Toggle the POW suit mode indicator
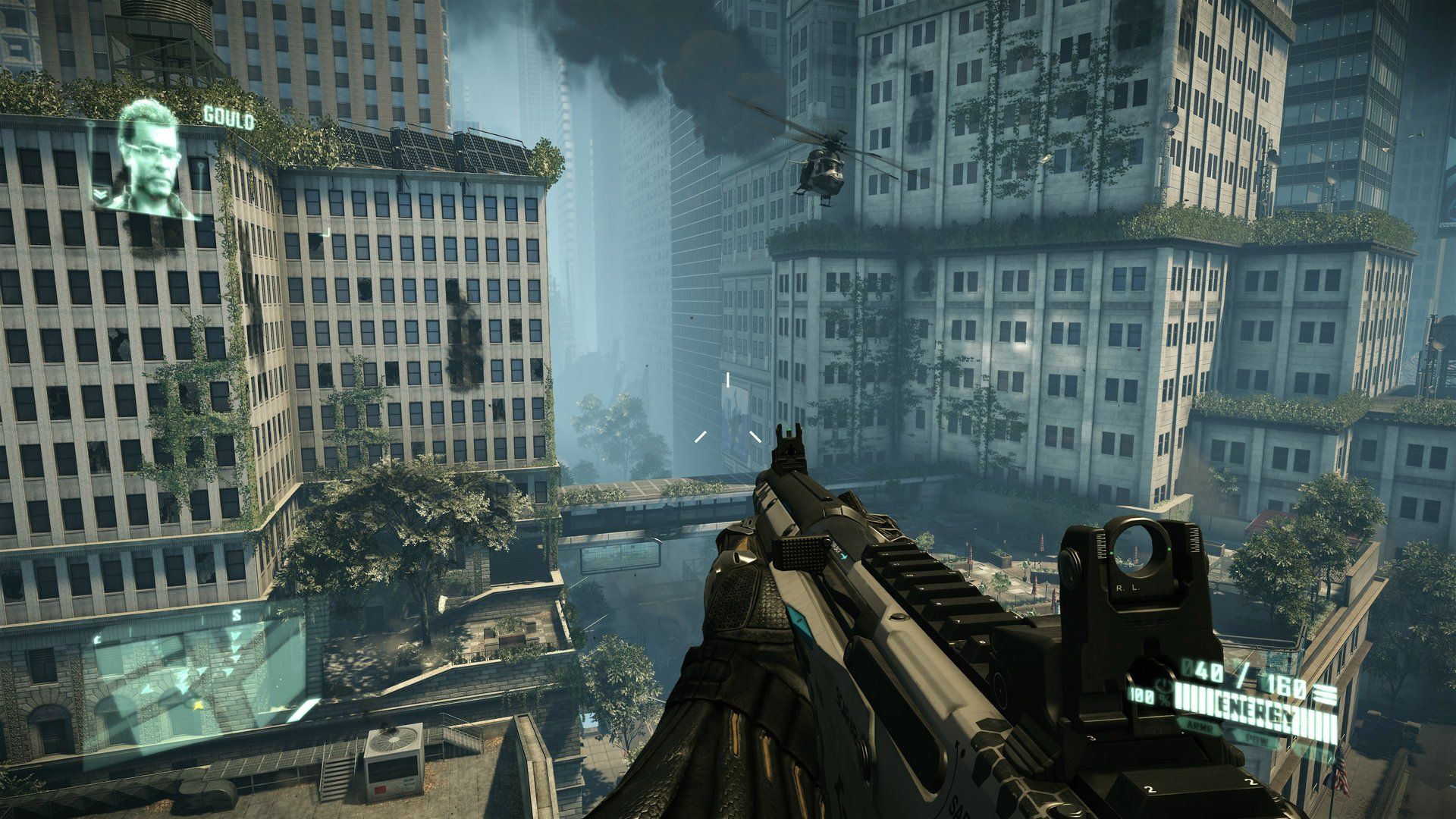Screen dimensions: 1456x819 pyautogui.click(x=1257, y=739)
